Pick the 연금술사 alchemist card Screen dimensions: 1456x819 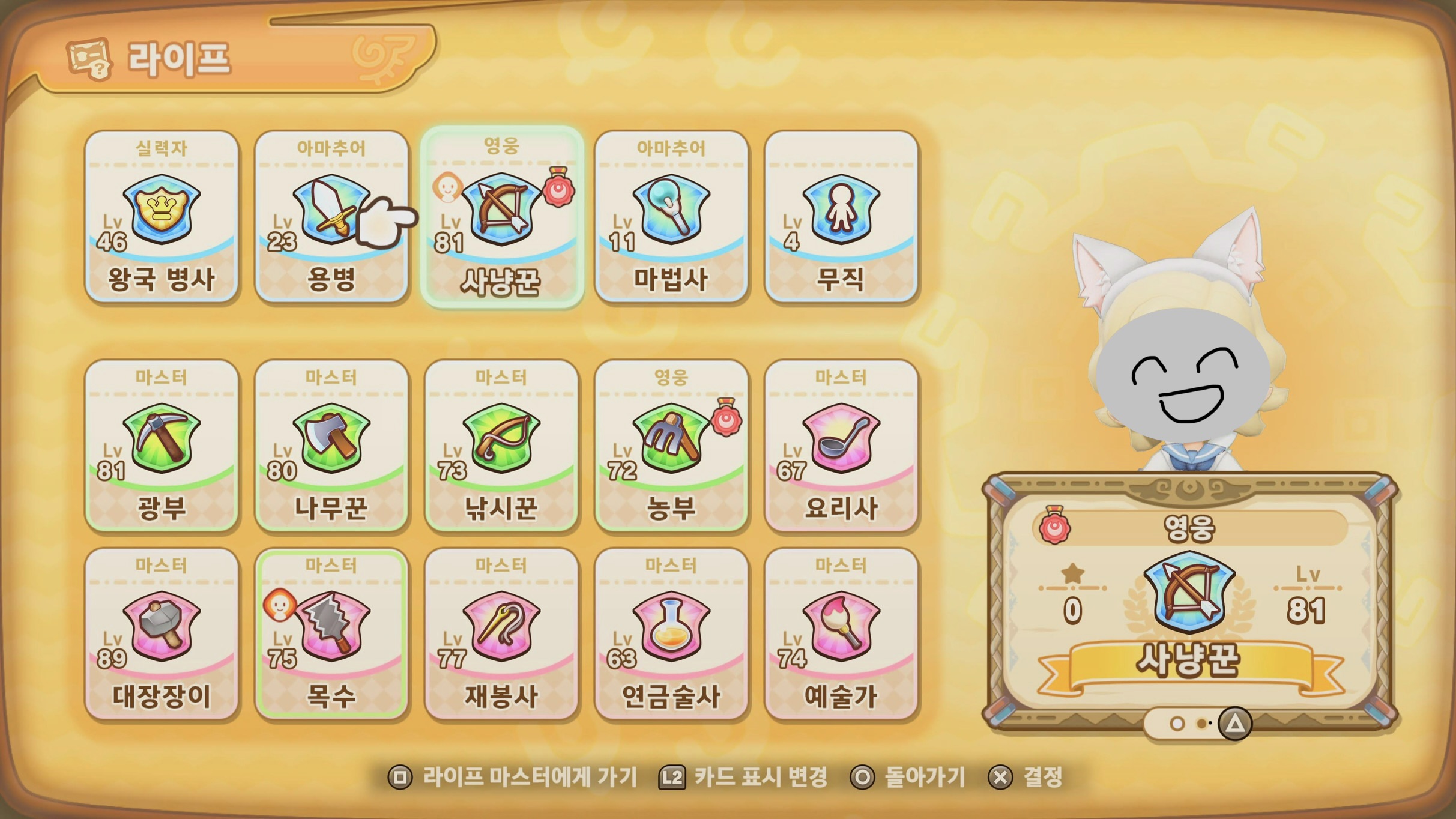(671, 633)
